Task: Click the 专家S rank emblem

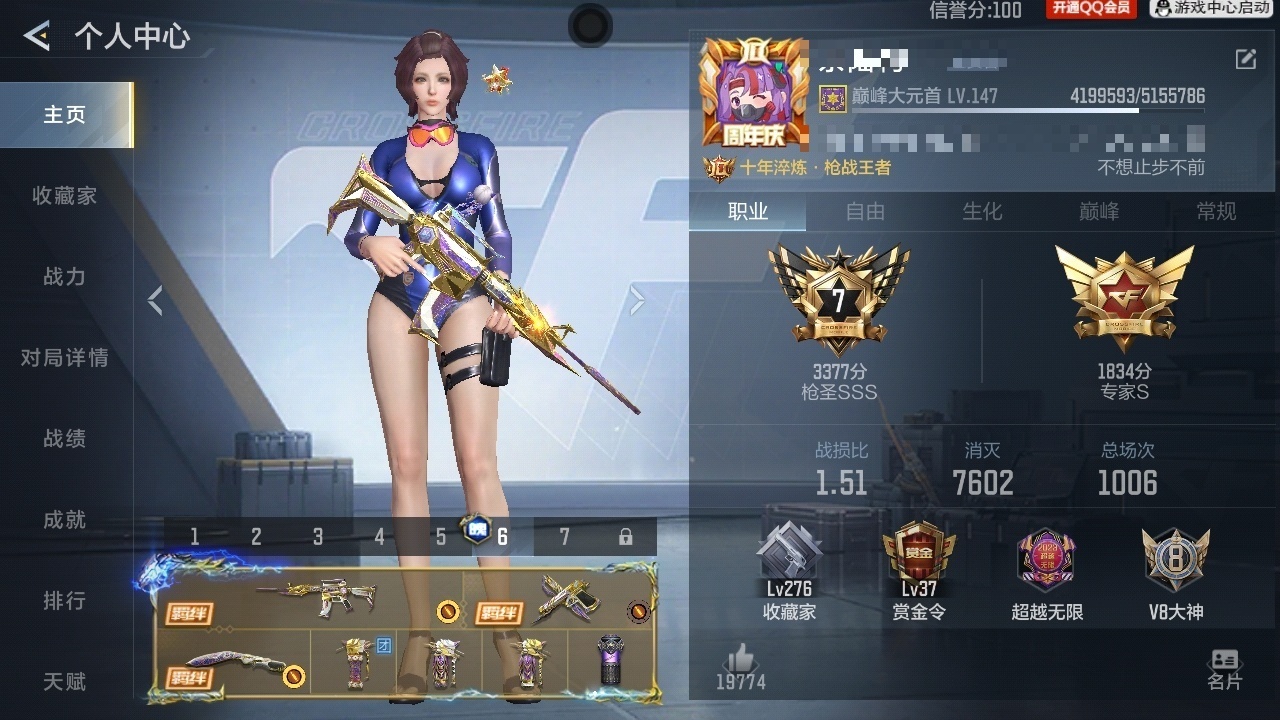Action: pos(1124,295)
